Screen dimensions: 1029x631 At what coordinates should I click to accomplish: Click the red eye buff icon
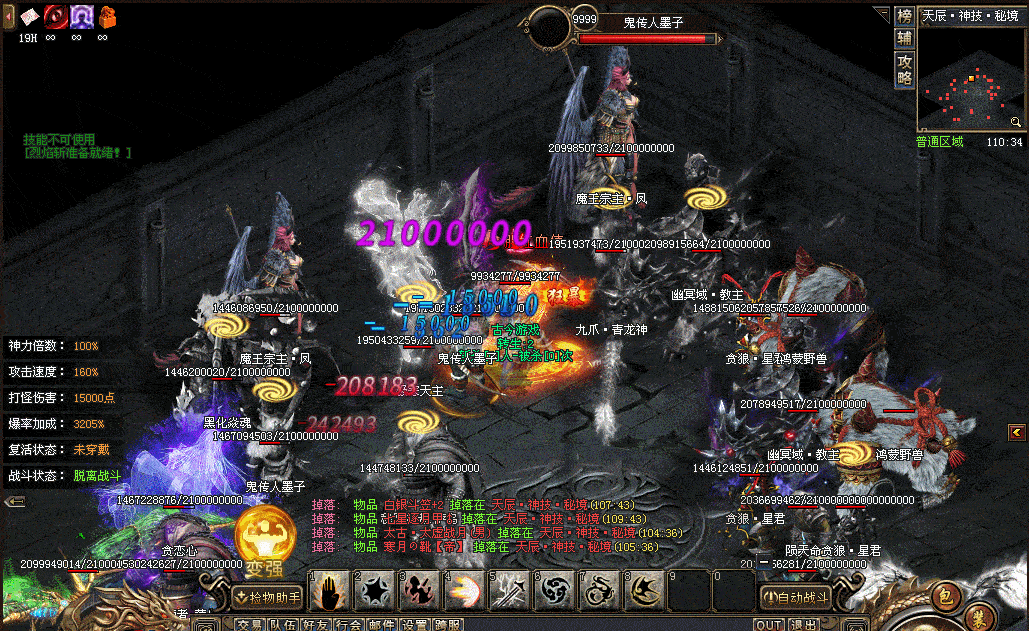(55, 16)
